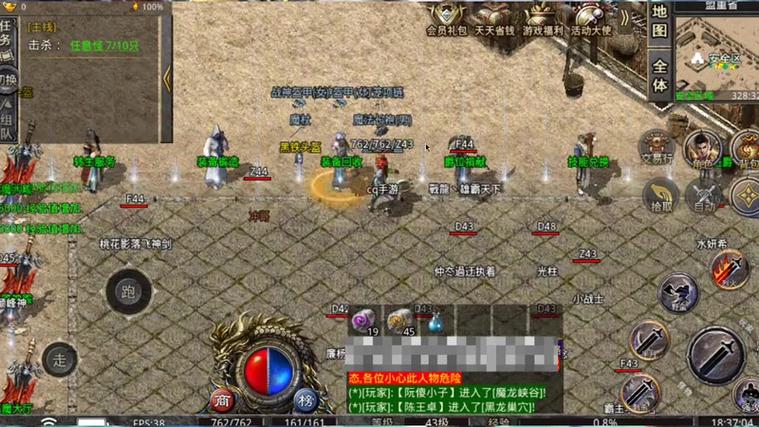The image size is (759, 427).
Task: Open the 天天省钱 daily savings menu
Action: pyautogui.click(x=497, y=18)
